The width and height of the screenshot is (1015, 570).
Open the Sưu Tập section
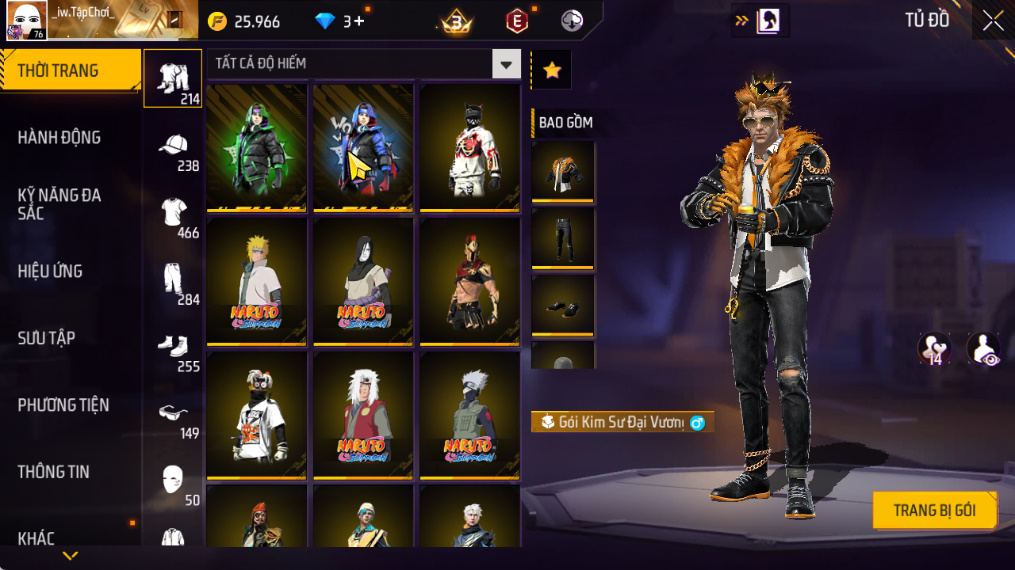(47, 338)
